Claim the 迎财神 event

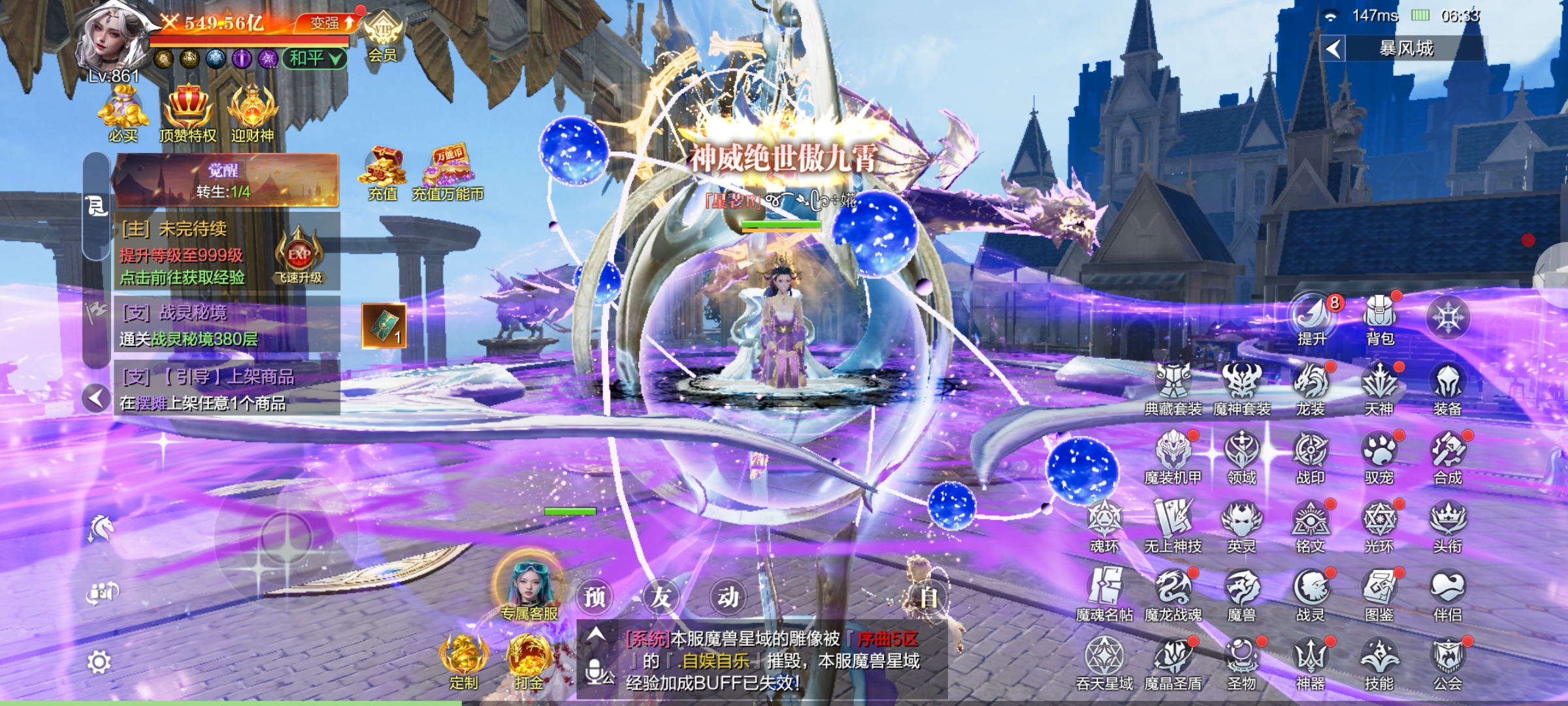tap(252, 114)
